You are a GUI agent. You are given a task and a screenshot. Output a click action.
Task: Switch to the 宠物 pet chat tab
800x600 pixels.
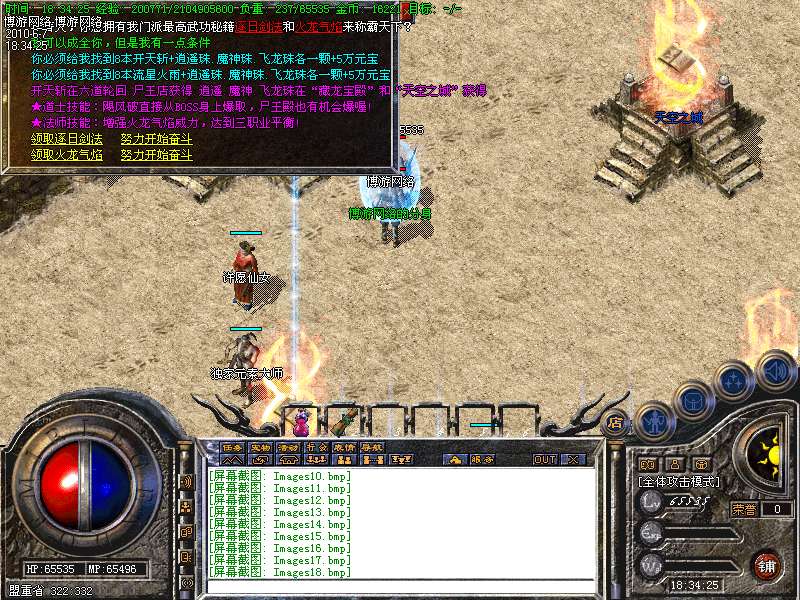[x=260, y=447]
